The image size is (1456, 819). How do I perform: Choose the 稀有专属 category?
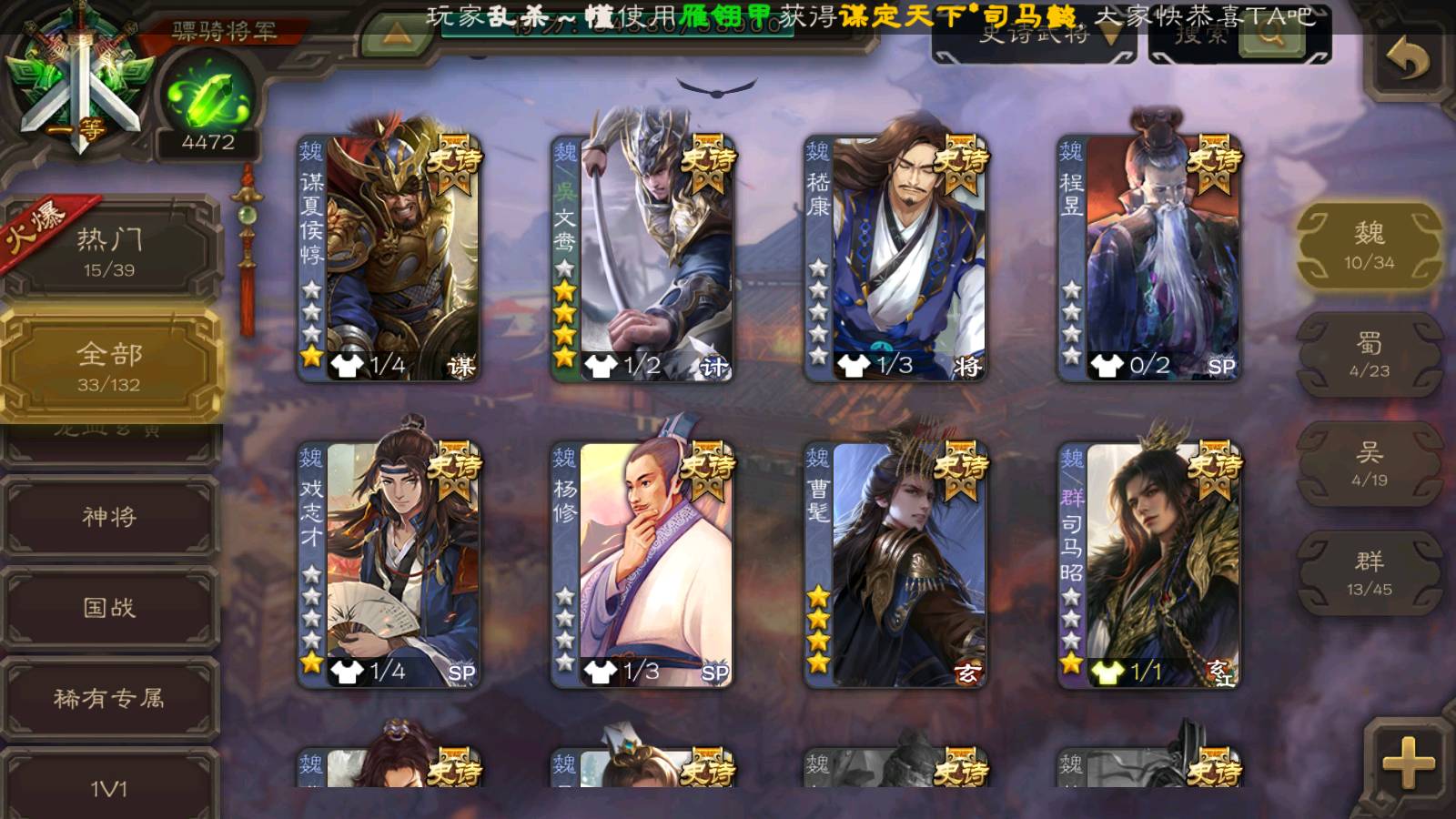pyautogui.click(x=109, y=698)
